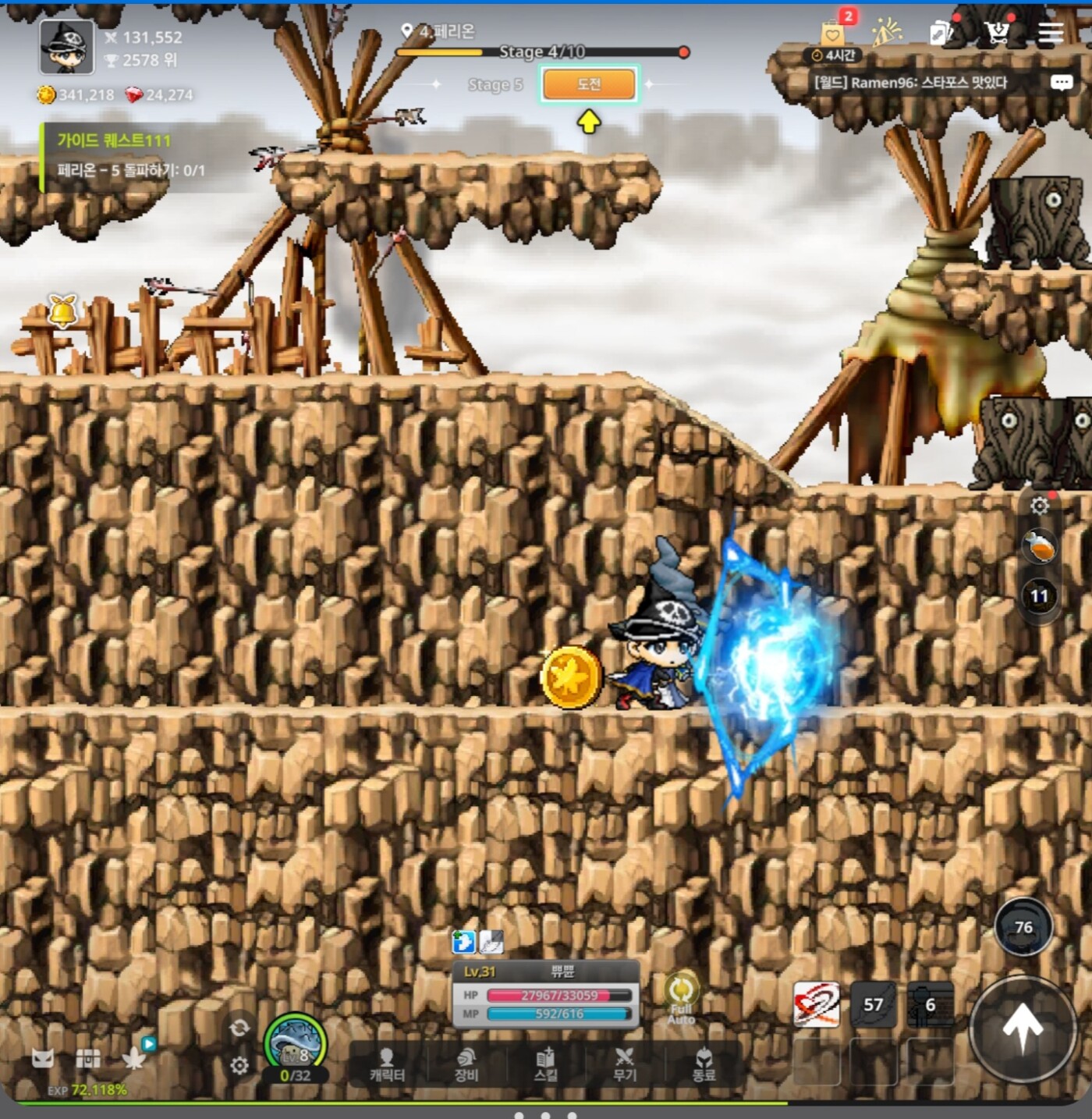This screenshot has width=1092, height=1119.
Task: Open the sword card deck icon
Action: [941, 33]
